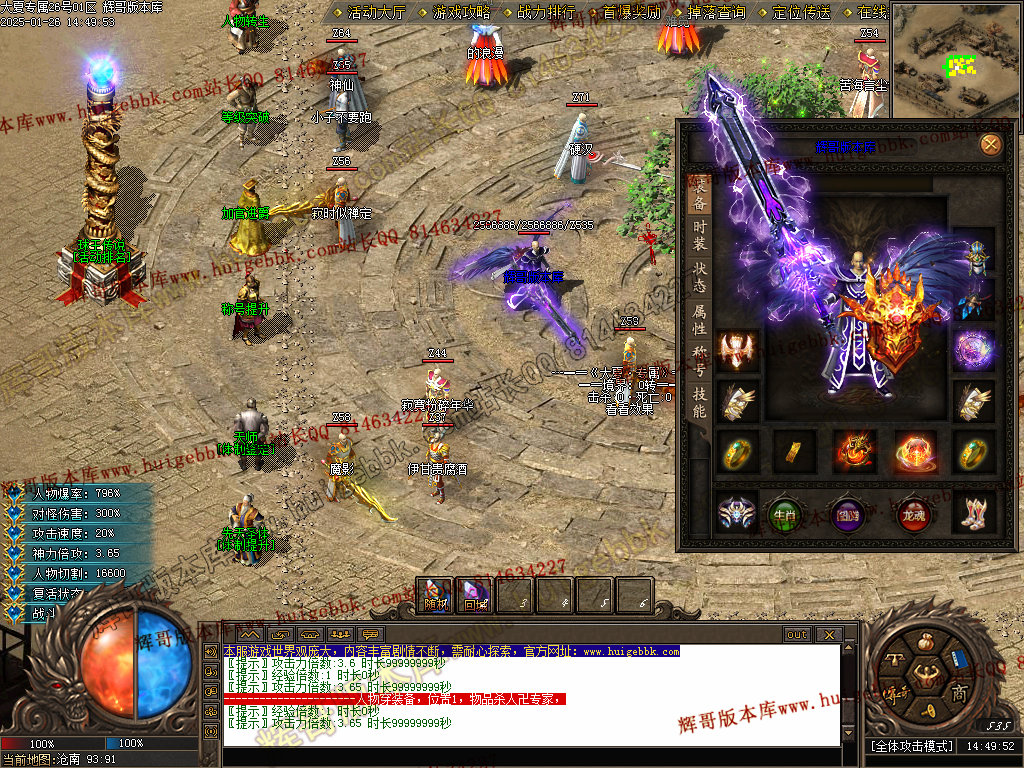Select the 龙魂 dragon soul slot
Image resolution: width=1024 pixels, height=768 pixels.
tap(911, 514)
